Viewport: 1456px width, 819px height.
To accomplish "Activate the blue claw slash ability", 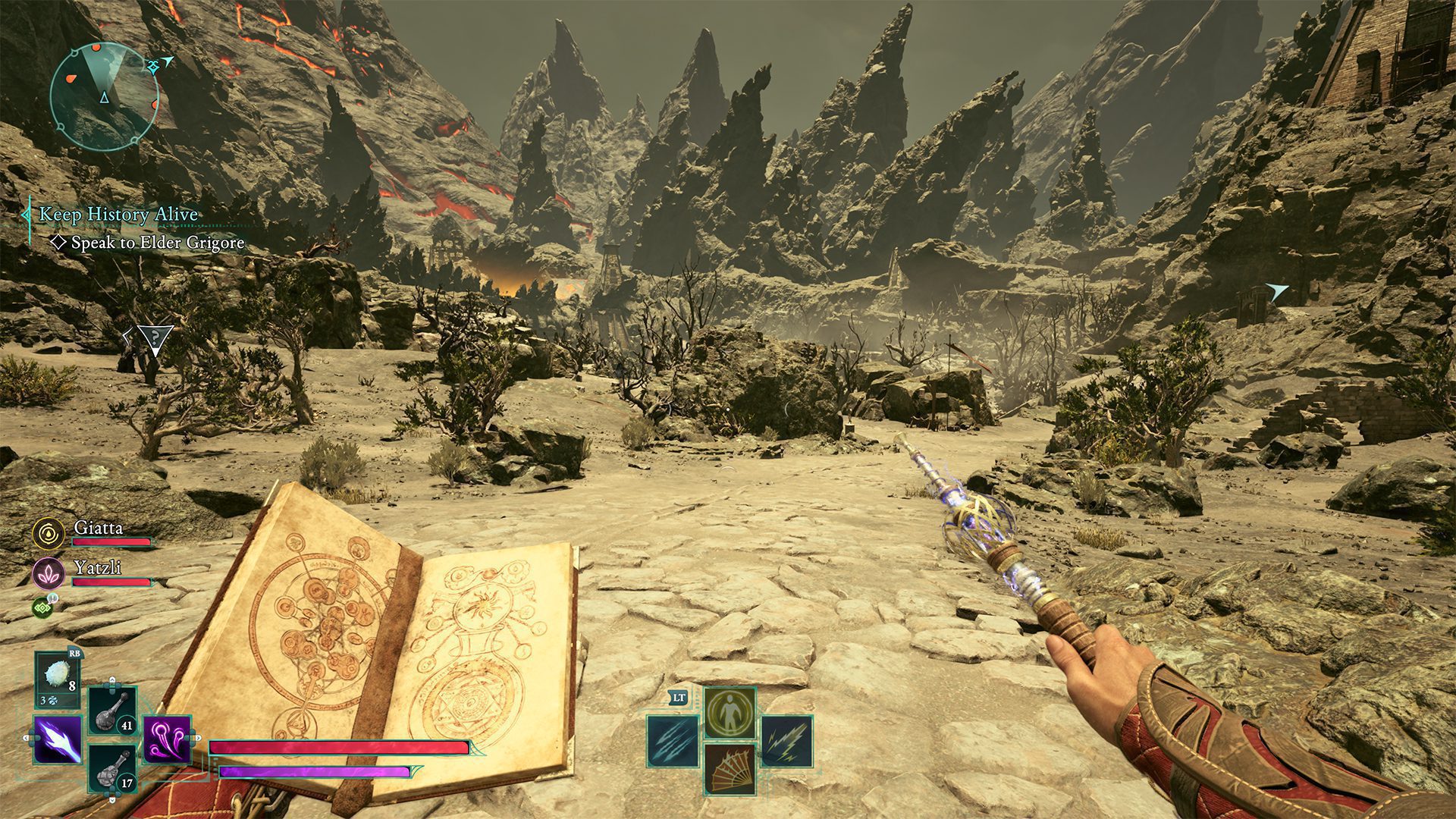I will (x=673, y=741).
